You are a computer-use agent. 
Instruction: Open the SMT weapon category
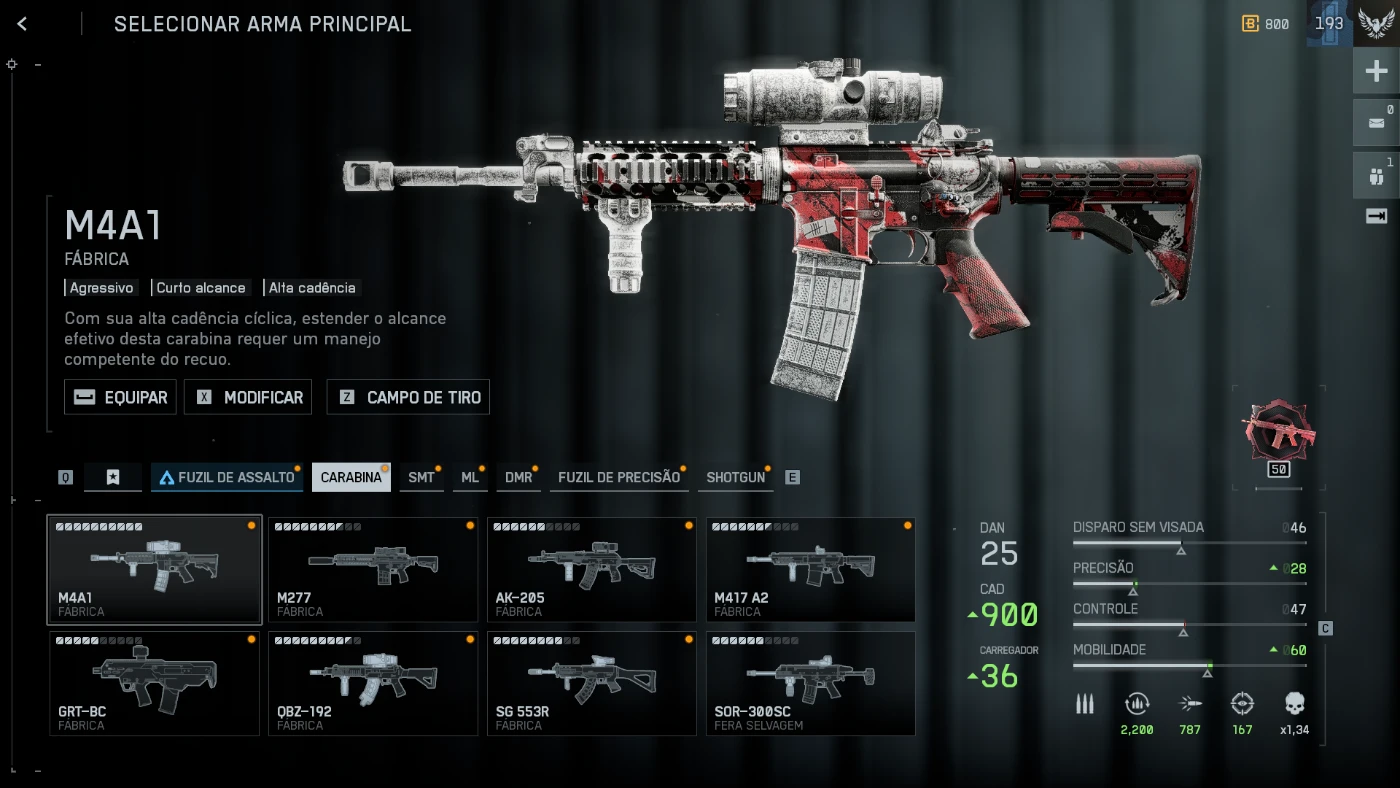(421, 477)
